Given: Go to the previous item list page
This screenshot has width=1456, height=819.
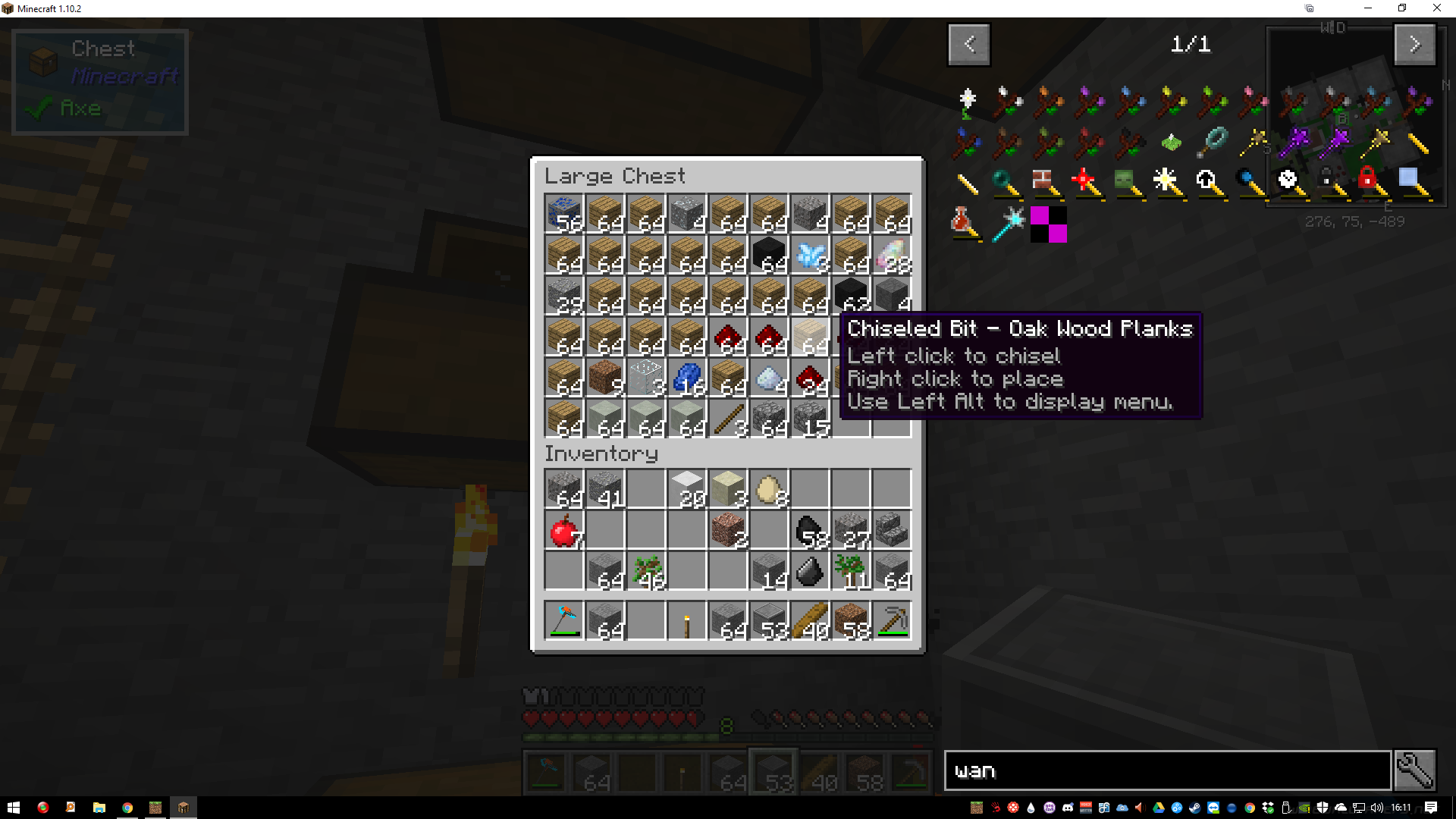Looking at the screenshot, I should 968,44.
